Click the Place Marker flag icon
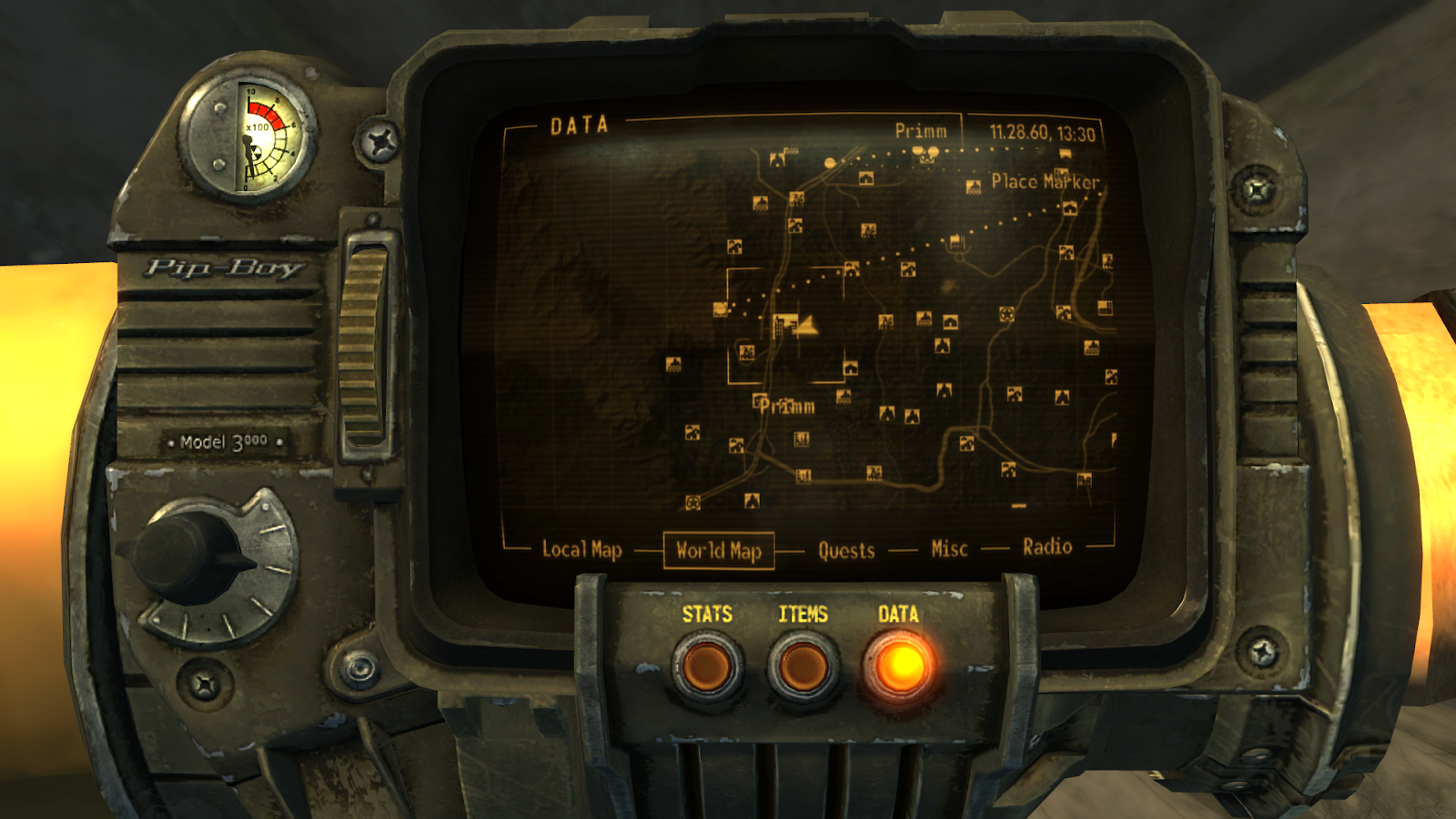The width and height of the screenshot is (1456, 819). tap(1064, 153)
